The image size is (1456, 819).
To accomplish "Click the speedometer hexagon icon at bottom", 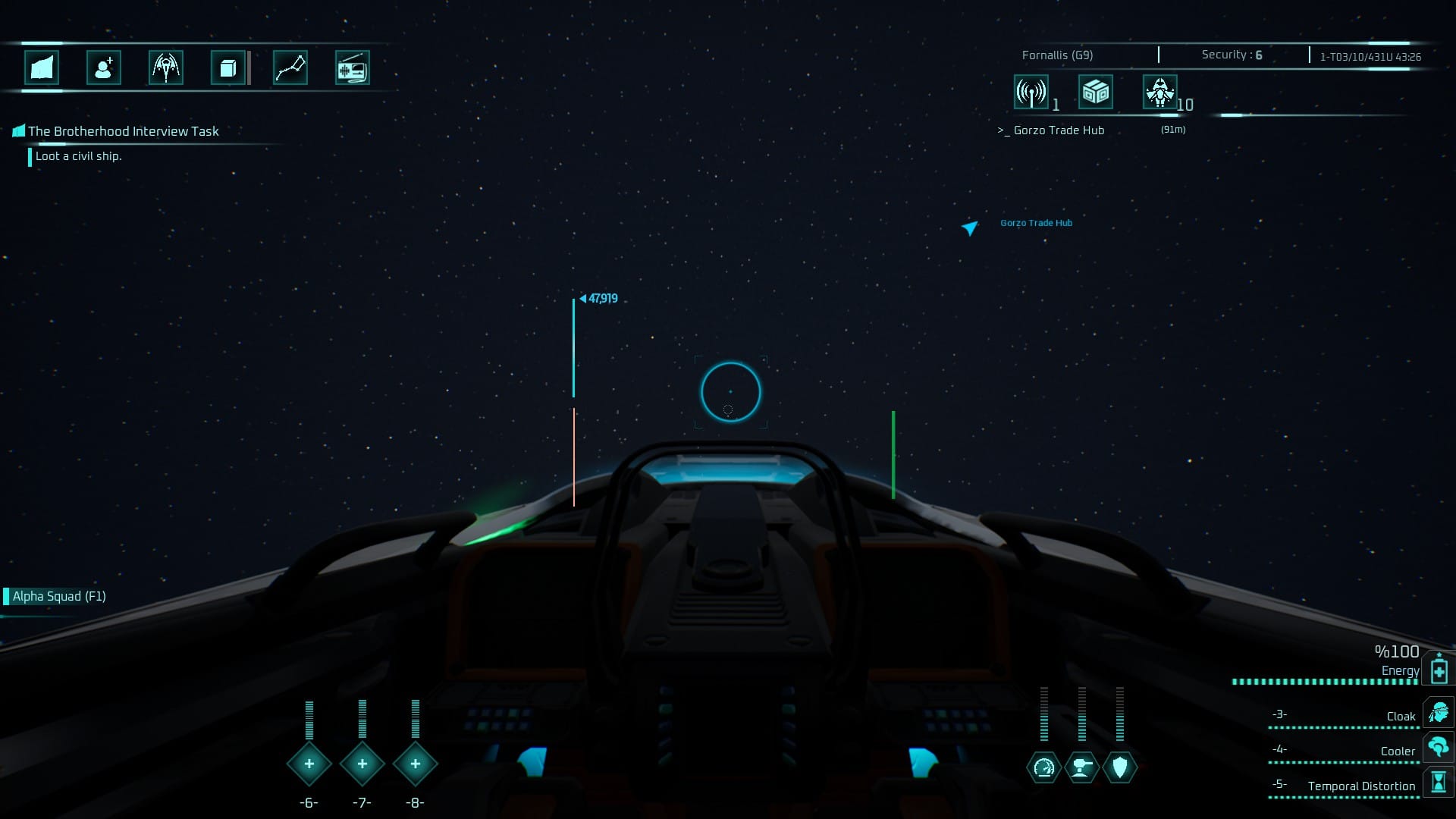I will (x=1044, y=767).
